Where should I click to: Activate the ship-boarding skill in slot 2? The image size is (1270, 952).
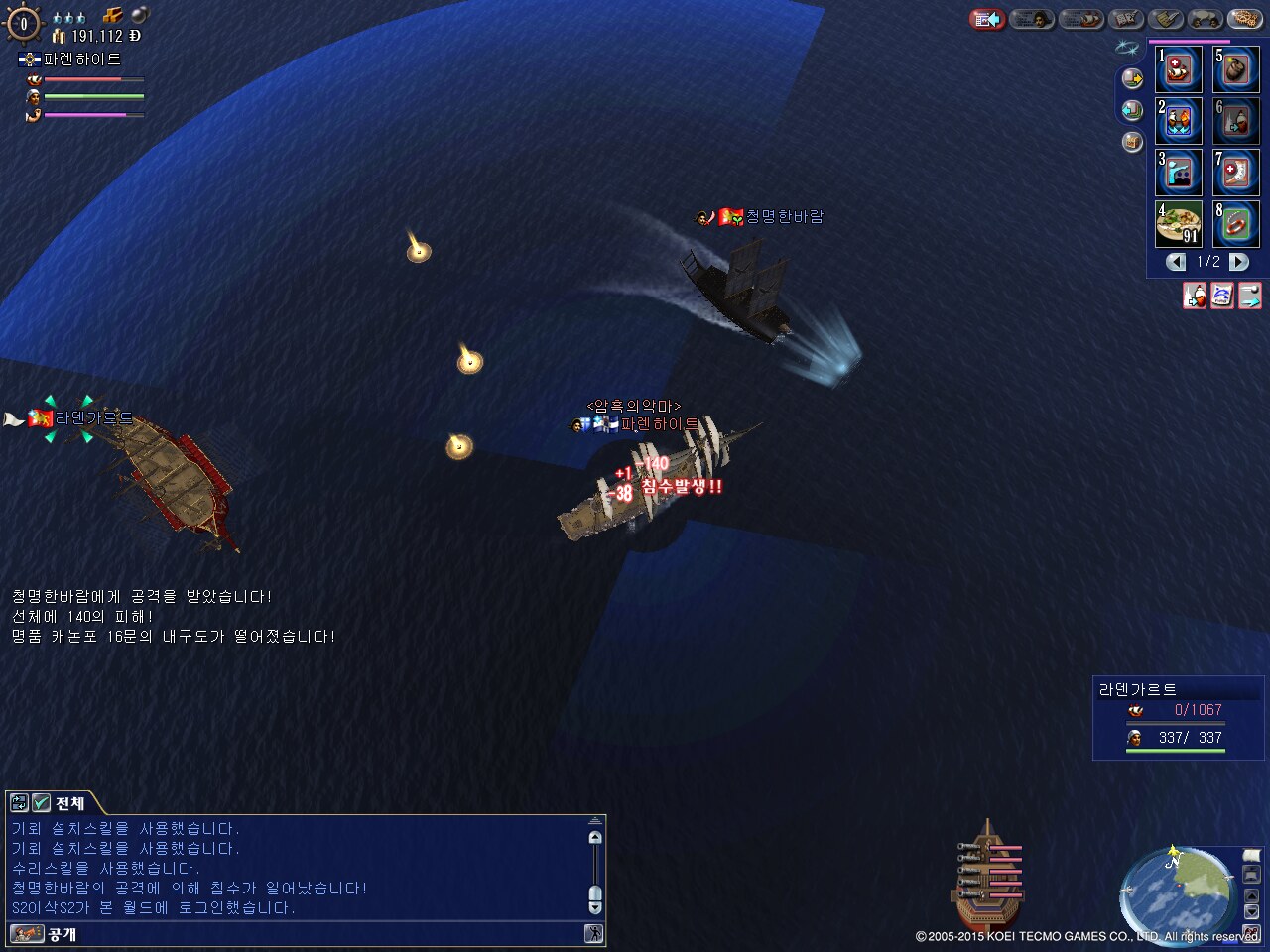pos(1179,121)
